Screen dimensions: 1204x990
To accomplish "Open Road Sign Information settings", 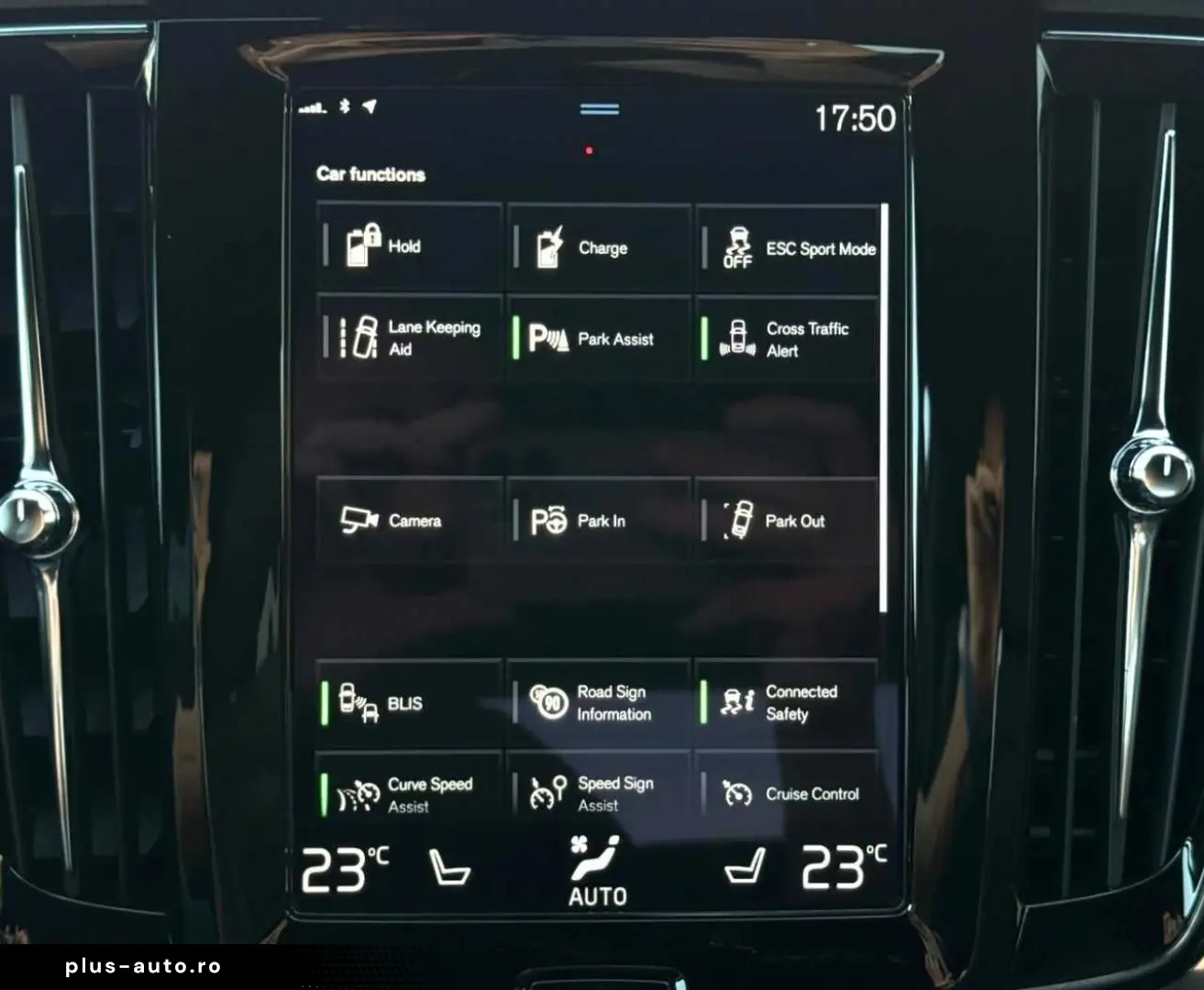I will click(597, 703).
